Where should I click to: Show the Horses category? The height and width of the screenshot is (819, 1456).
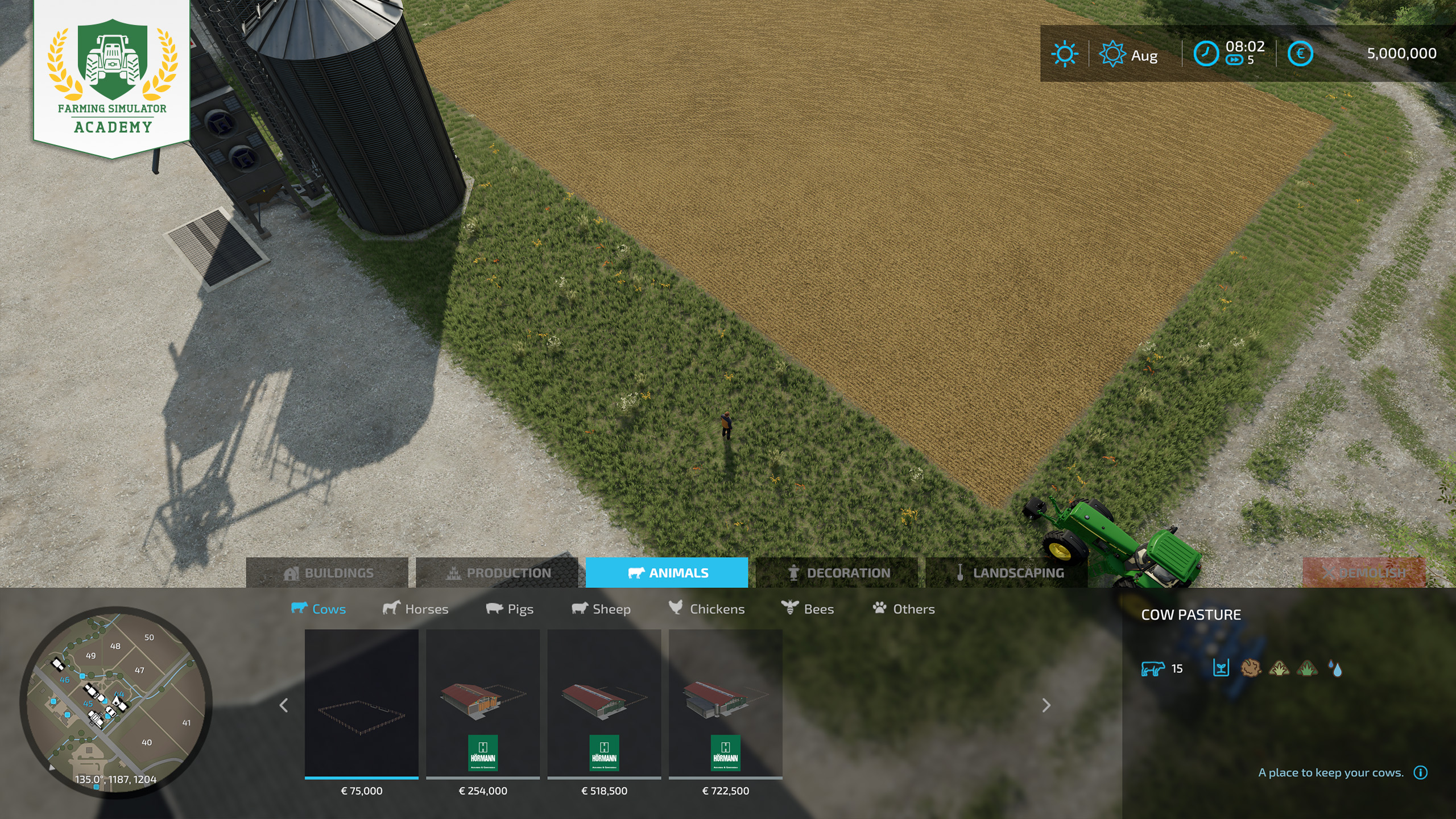415,609
